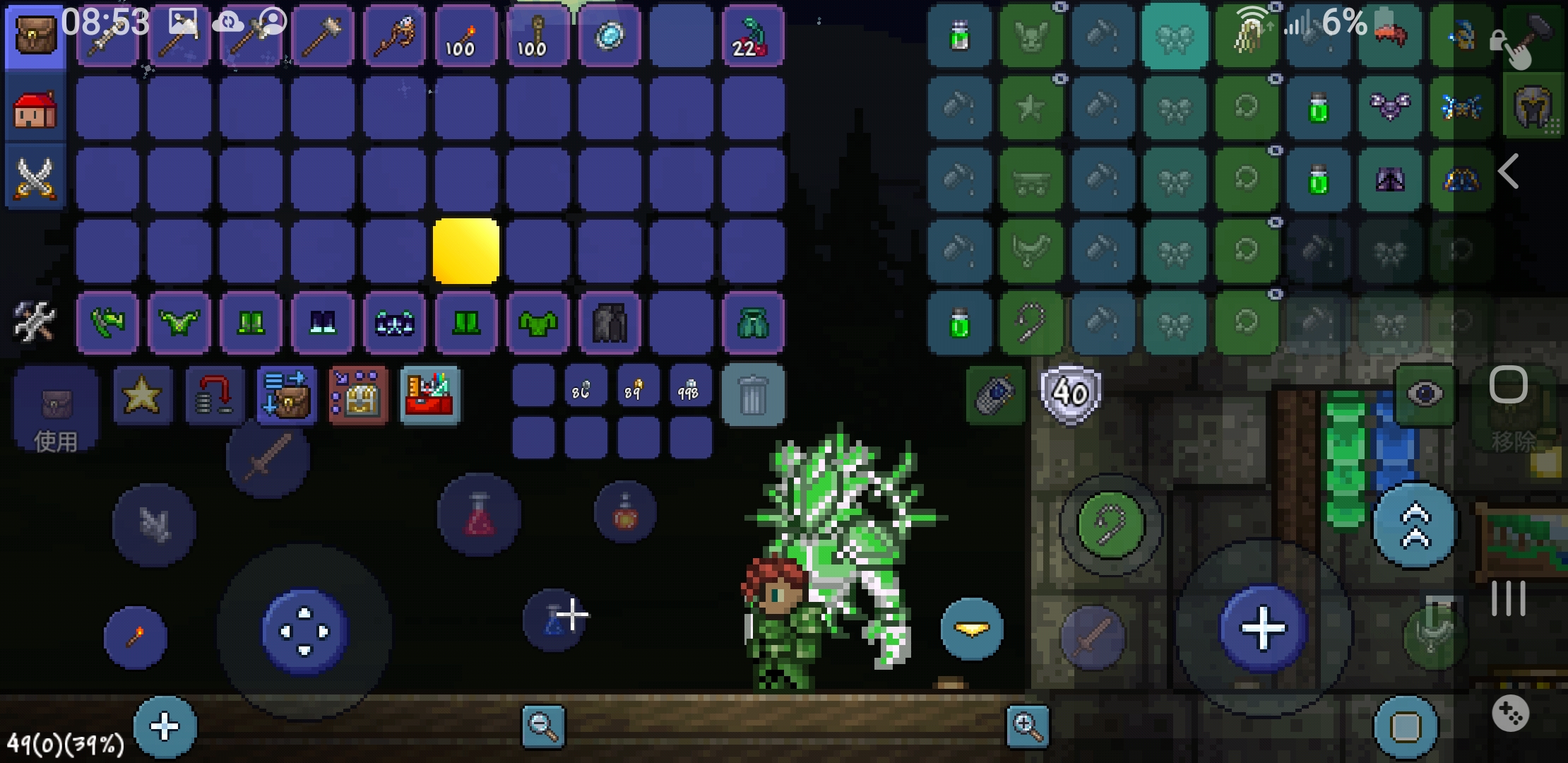Open the red toolbox button
The image size is (1568, 763).
point(430,395)
